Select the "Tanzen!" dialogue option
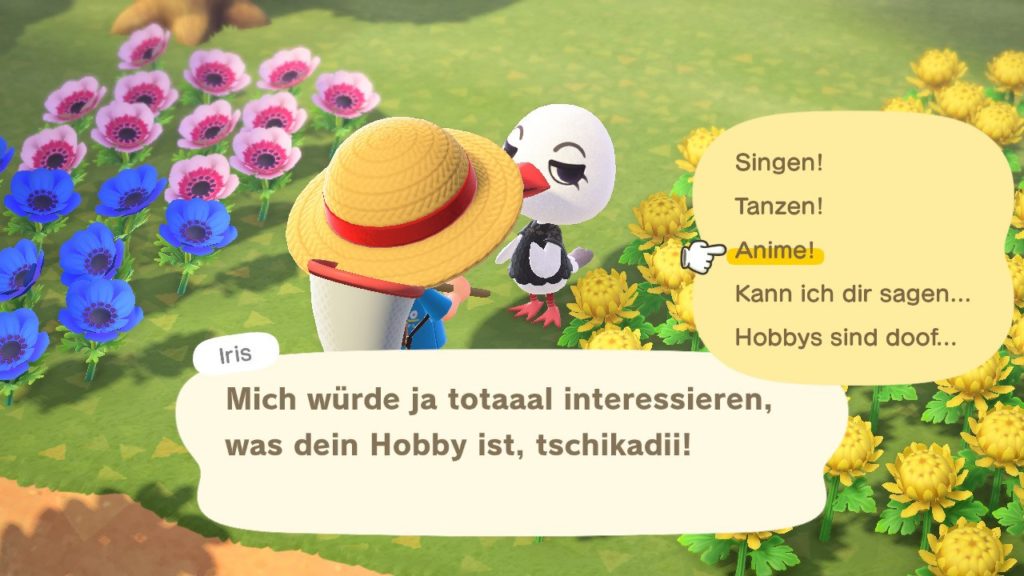This screenshot has height=576, width=1024. click(779, 206)
